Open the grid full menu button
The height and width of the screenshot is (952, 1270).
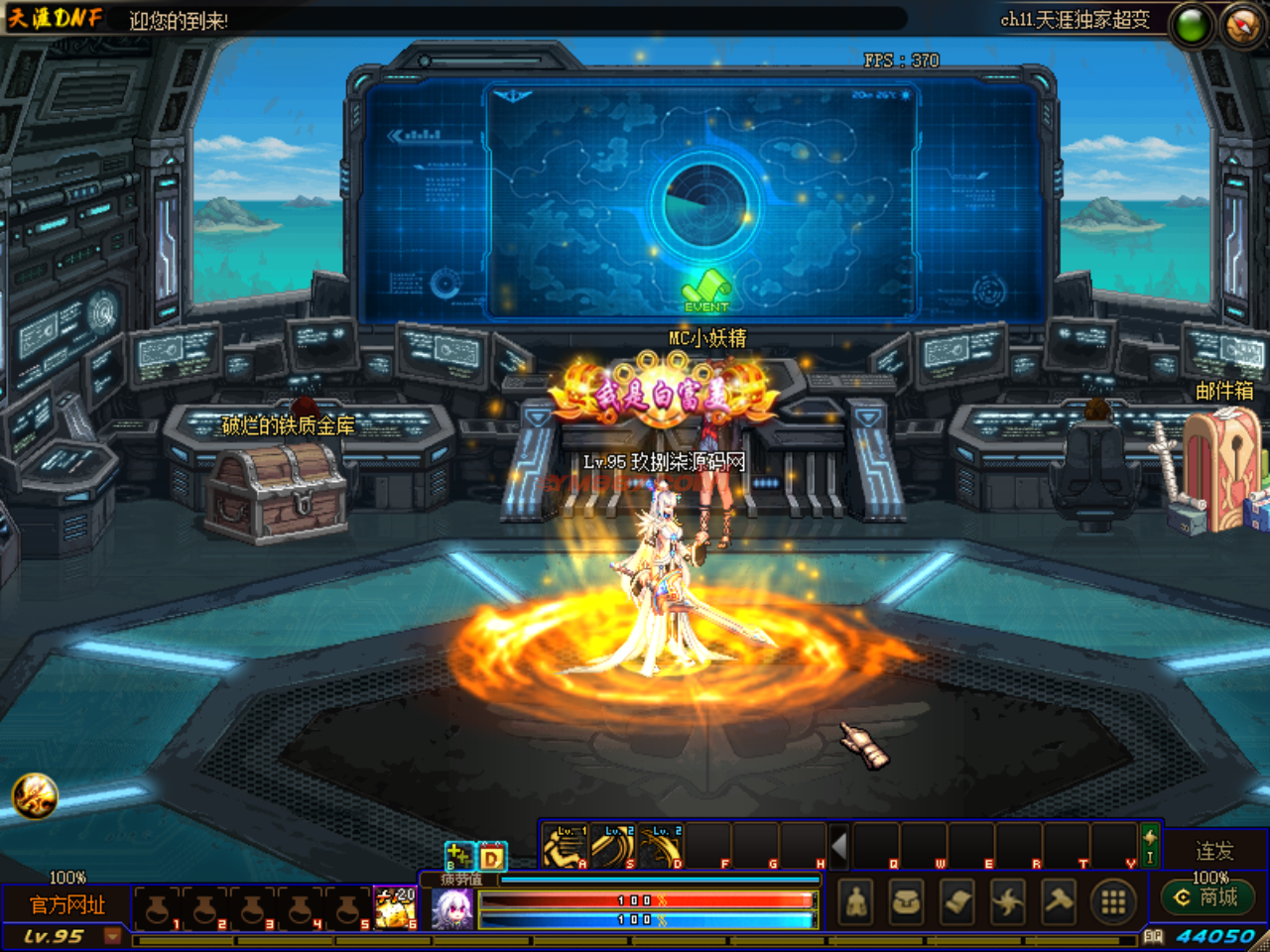pyautogui.click(x=1113, y=901)
